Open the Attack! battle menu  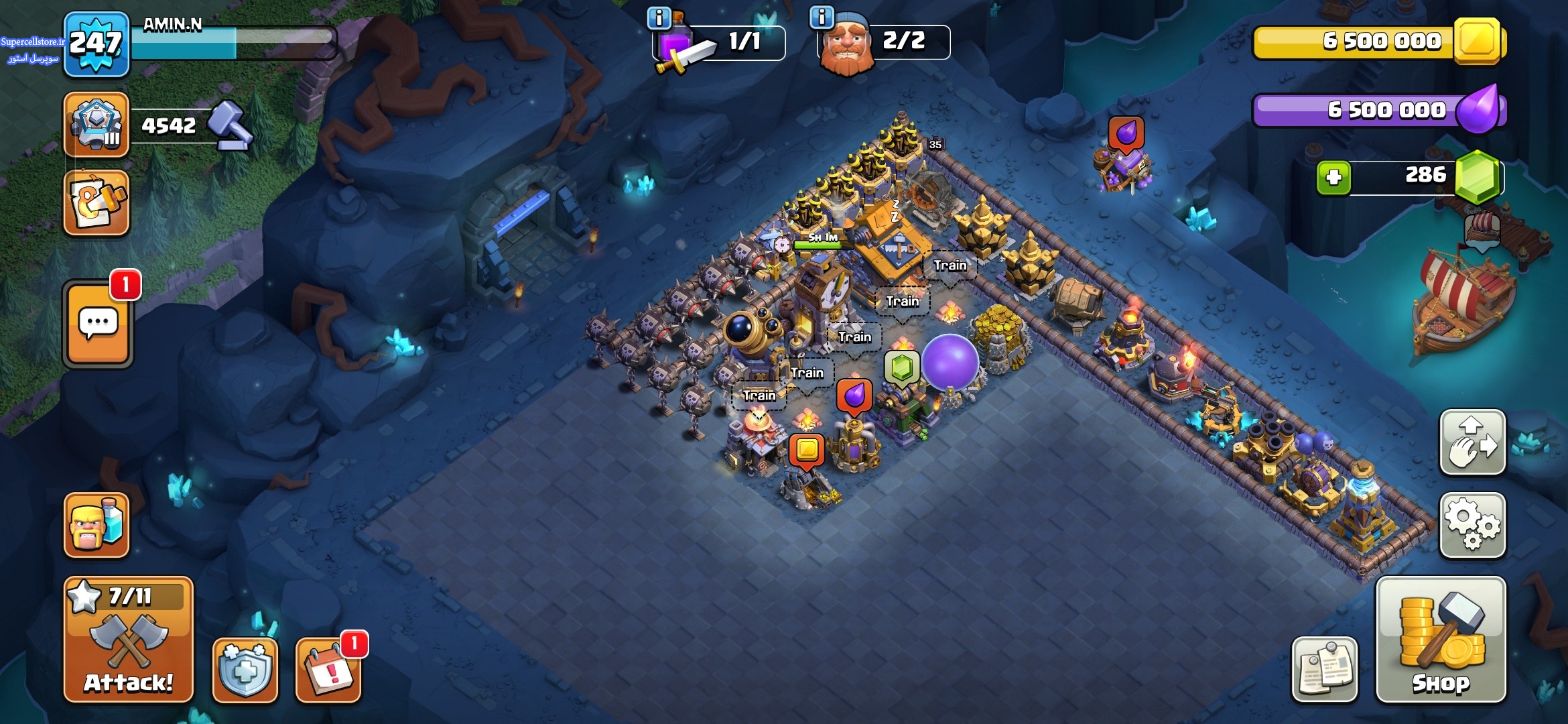tap(128, 640)
